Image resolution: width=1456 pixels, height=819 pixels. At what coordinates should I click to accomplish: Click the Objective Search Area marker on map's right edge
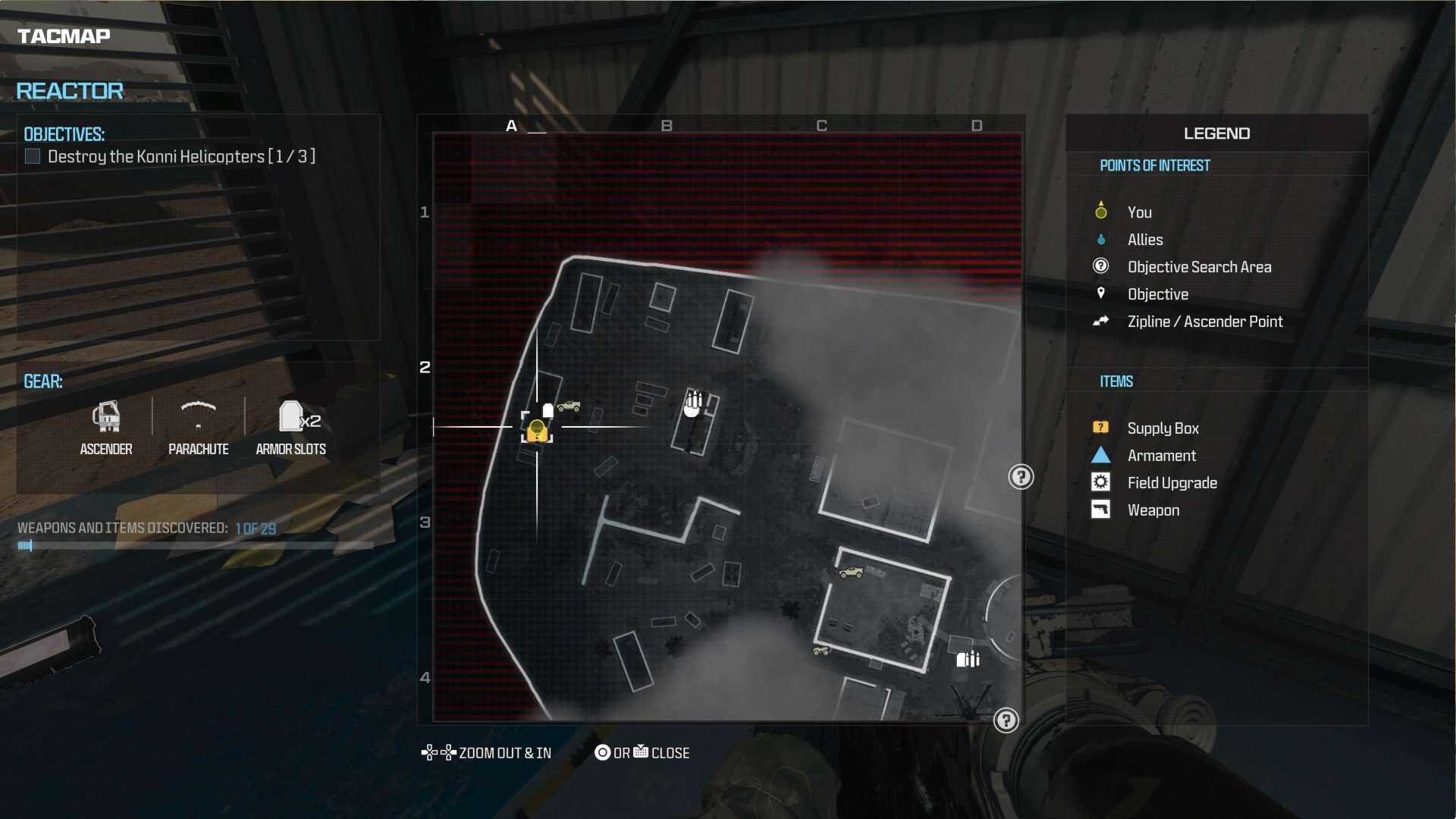(1021, 477)
